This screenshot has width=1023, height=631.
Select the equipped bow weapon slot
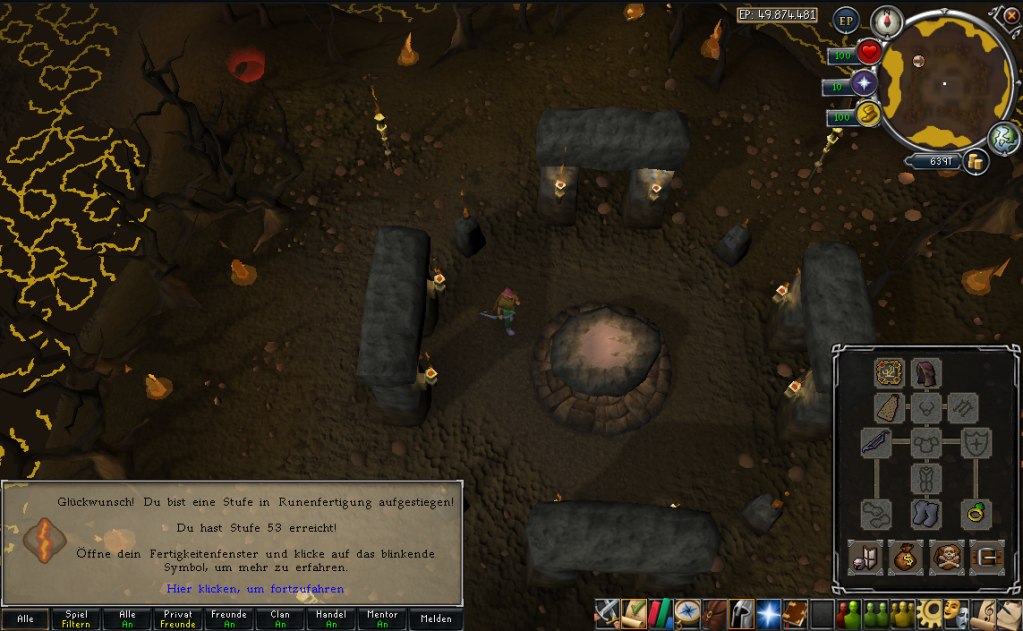point(877,442)
